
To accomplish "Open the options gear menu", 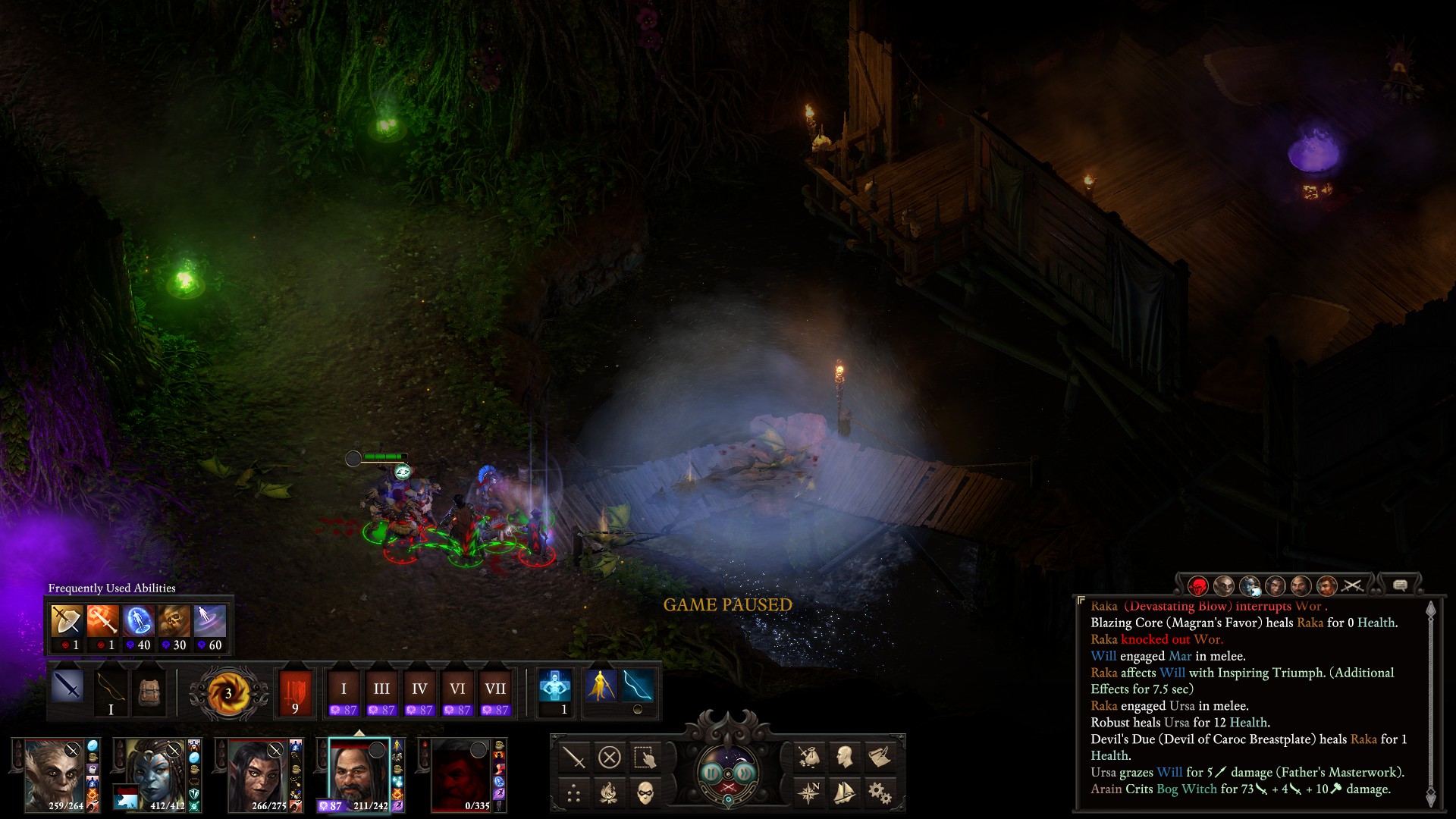I will point(880,793).
